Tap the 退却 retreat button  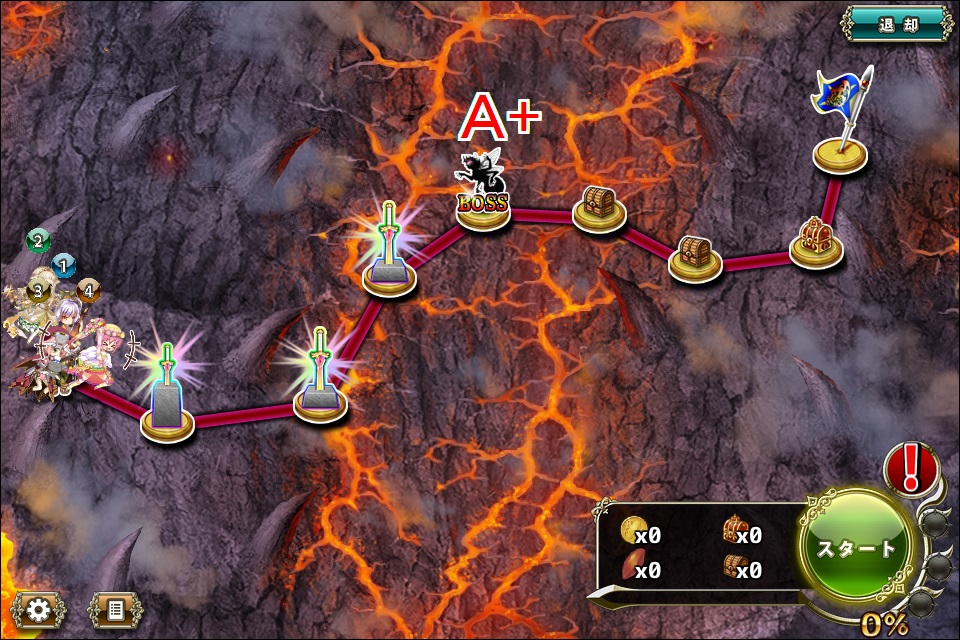[895, 24]
